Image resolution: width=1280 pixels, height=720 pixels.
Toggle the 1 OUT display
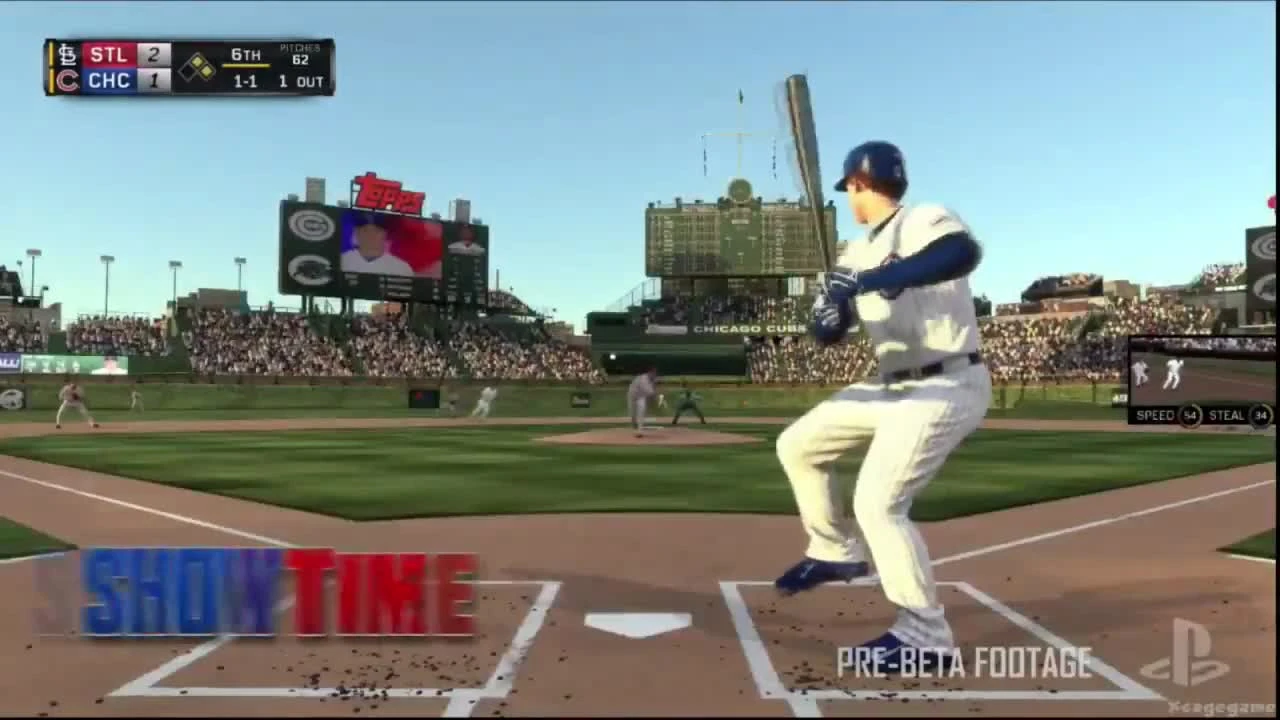pos(300,83)
